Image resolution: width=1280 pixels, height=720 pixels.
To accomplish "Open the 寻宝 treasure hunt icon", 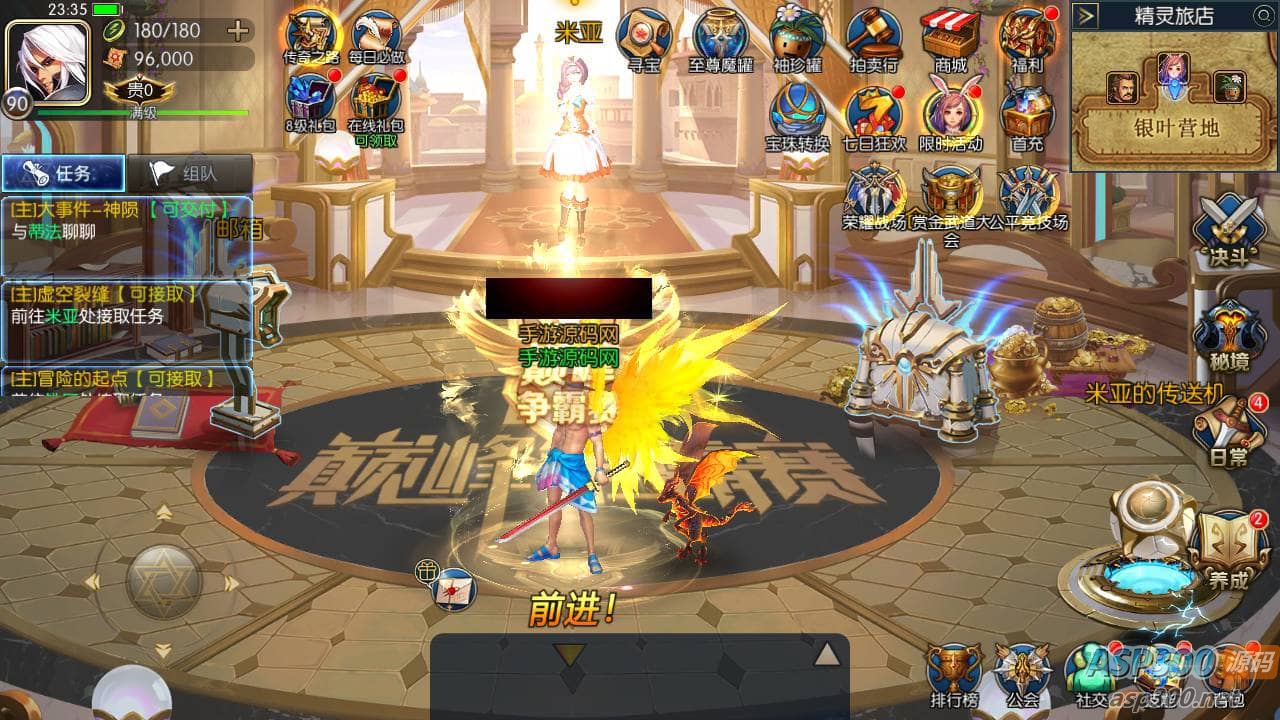I will click(x=643, y=38).
